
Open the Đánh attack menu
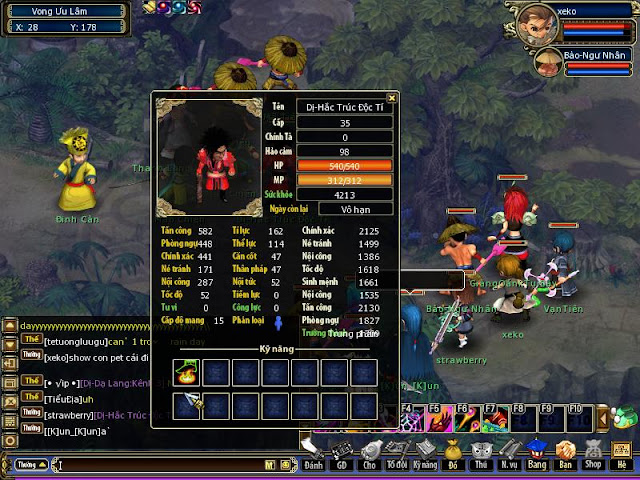pyautogui.click(x=314, y=453)
